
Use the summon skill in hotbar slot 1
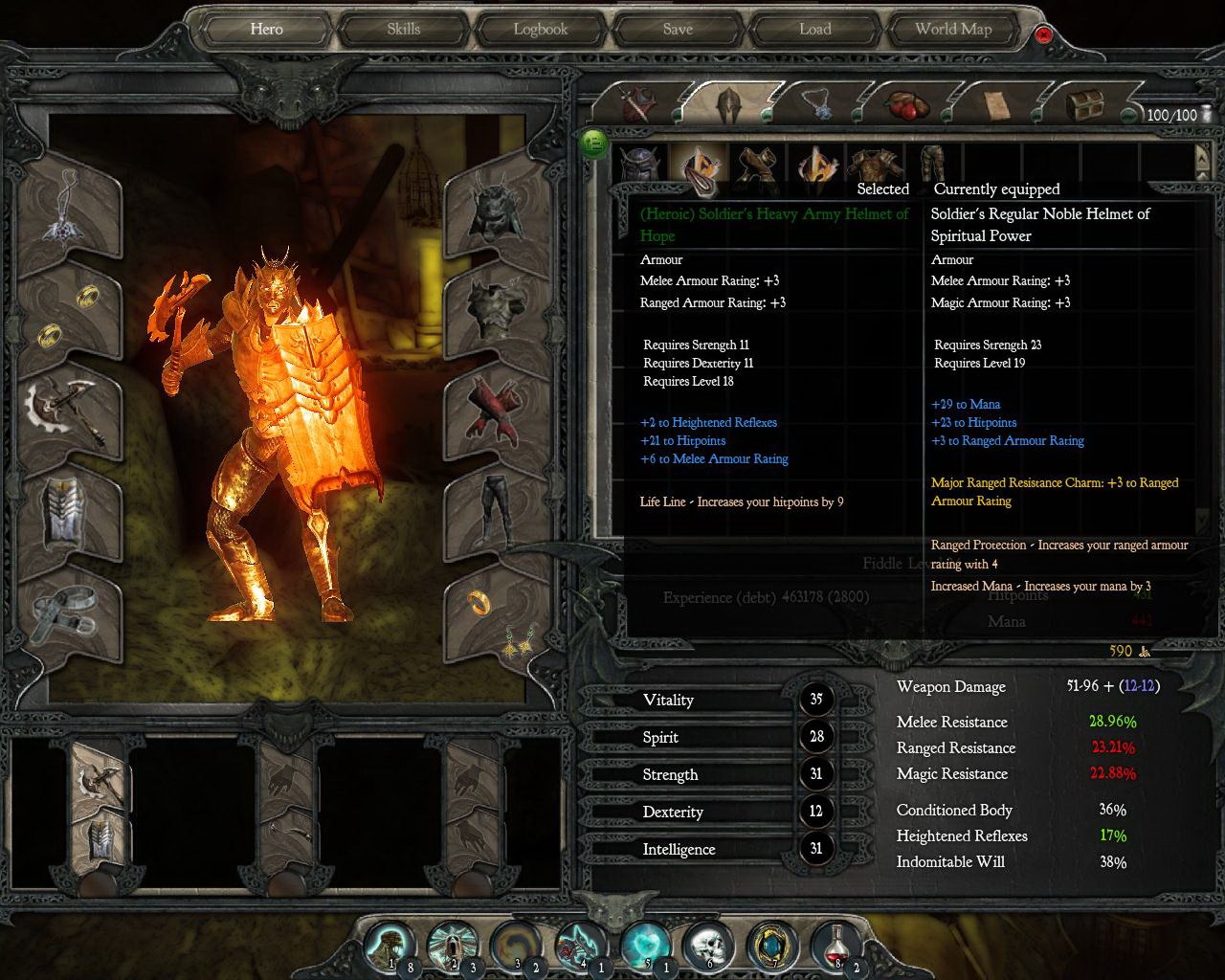coord(390,947)
